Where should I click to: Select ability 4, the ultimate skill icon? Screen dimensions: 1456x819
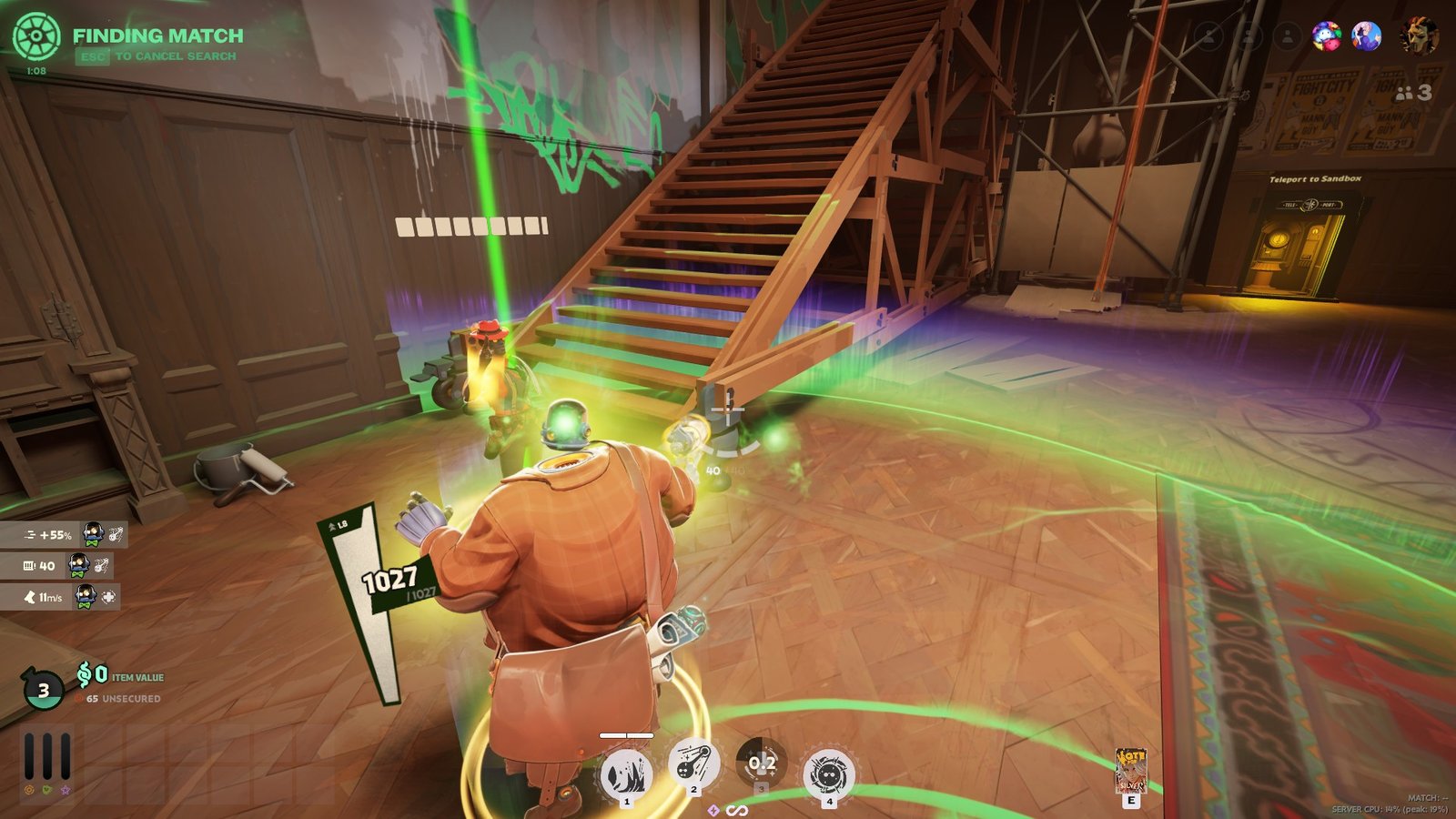[x=830, y=772]
